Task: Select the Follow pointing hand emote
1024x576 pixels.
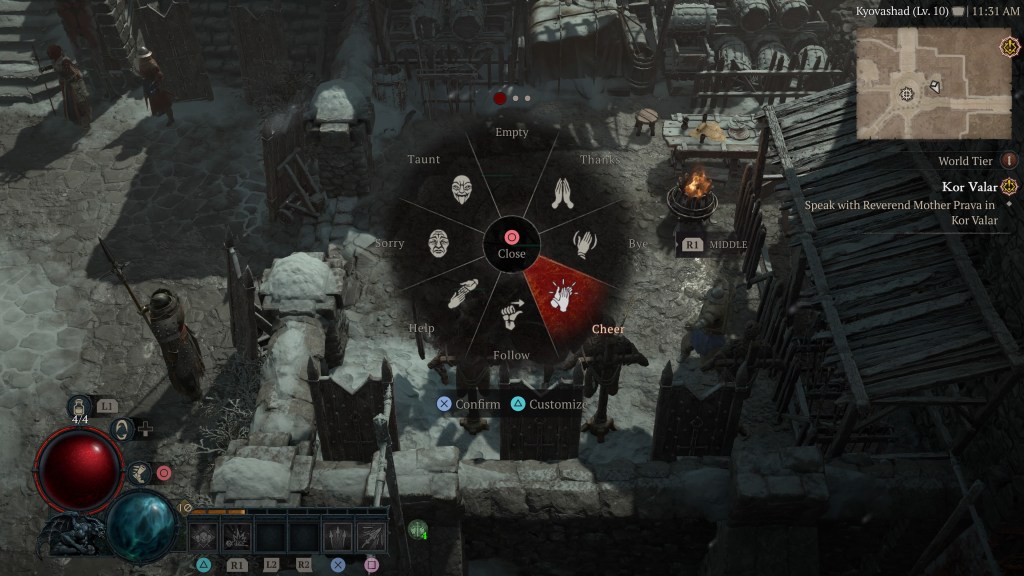Action: pyautogui.click(x=512, y=315)
